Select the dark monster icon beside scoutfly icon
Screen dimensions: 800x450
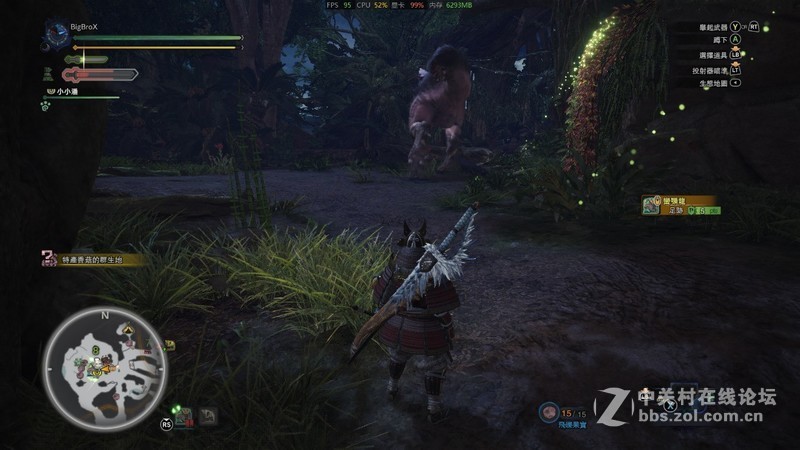(x=208, y=414)
